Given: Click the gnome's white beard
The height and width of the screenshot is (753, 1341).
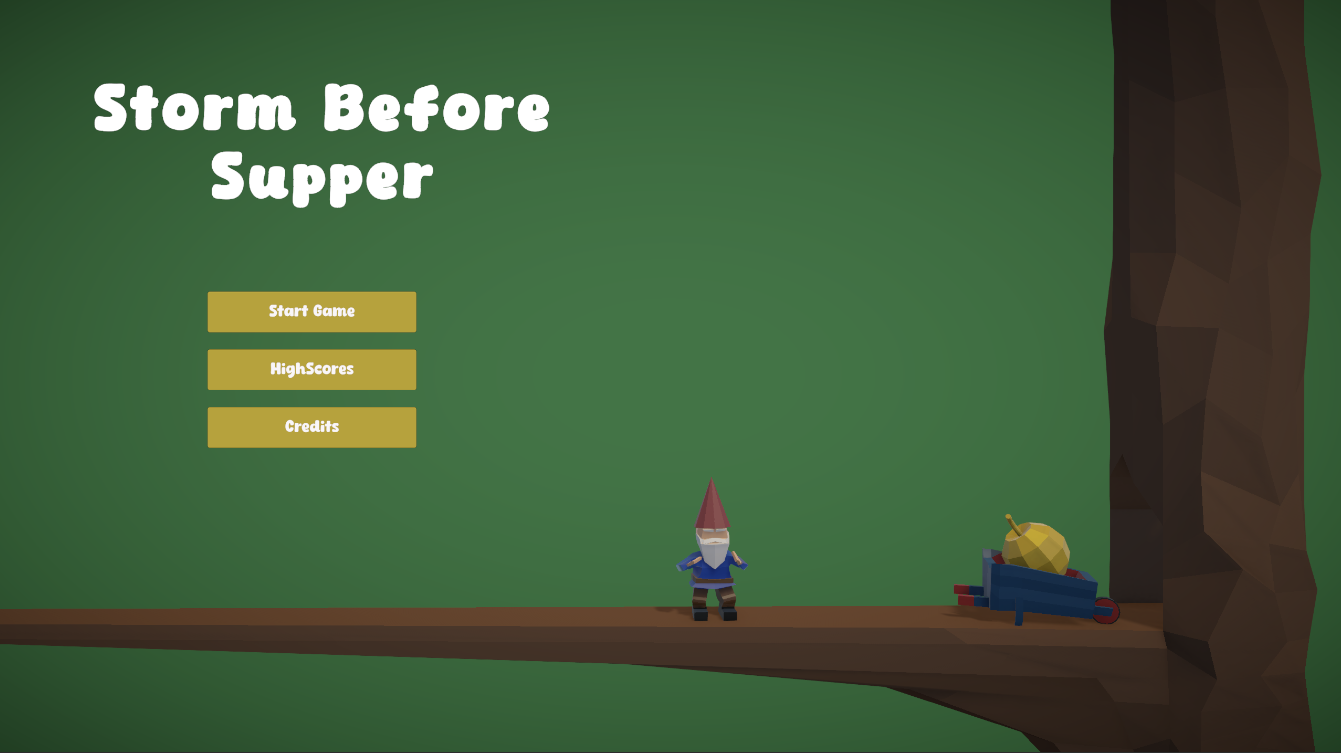Looking at the screenshot, I should (x=714, y=551).
